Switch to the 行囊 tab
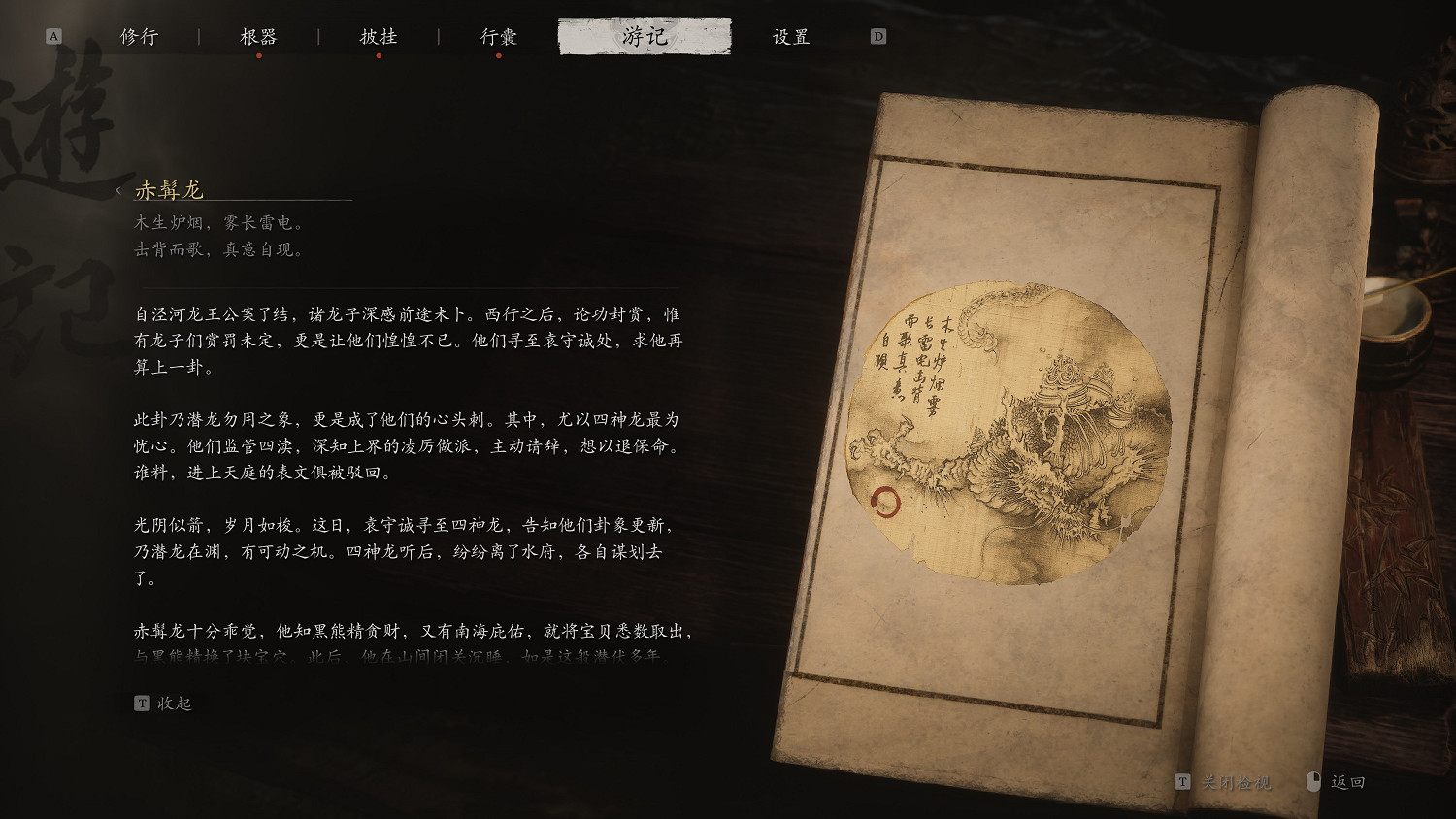This screenshot has height=819, width=1456. coord(499,35)
